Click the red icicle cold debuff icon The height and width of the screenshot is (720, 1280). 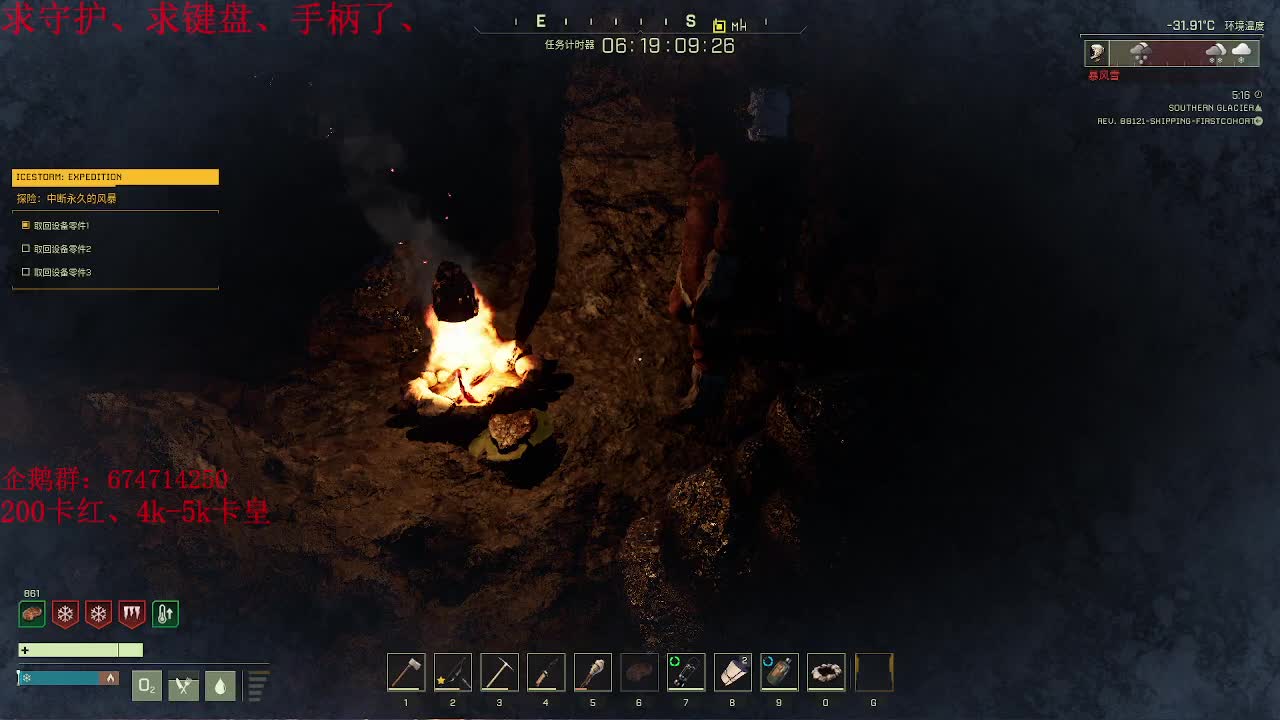131,614
